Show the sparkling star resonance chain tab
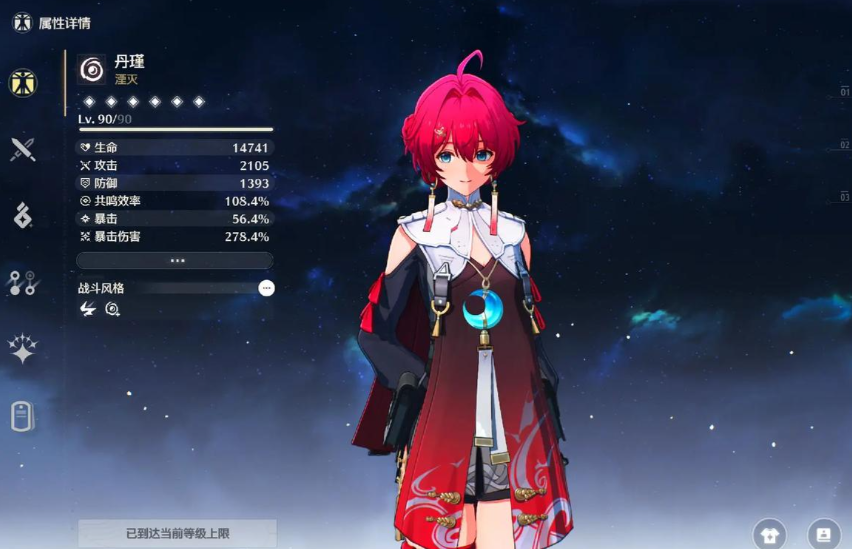 coord(22,348)
